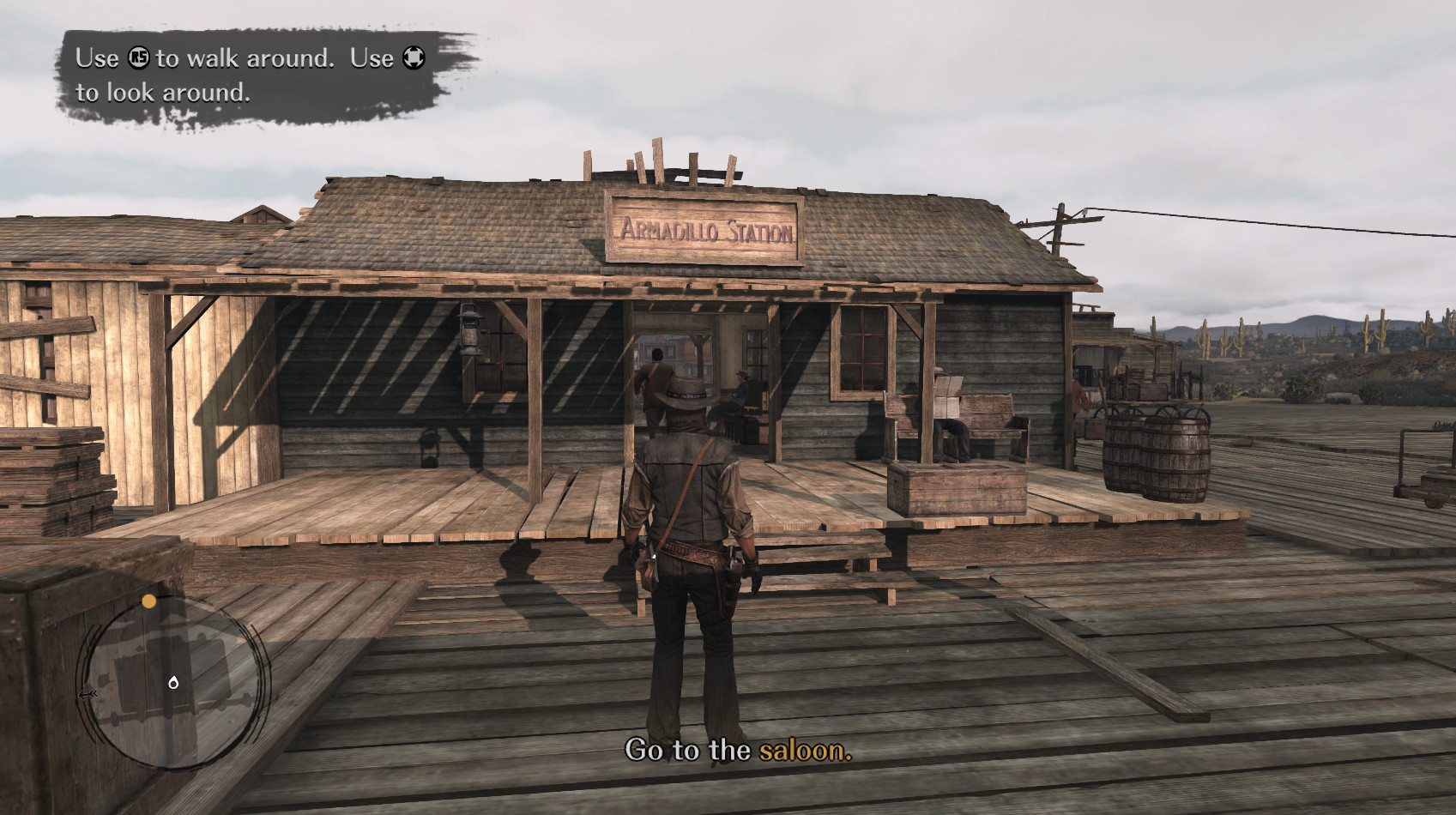Image resolution: width=1456 pixels, height=815 pixels.
Task: Click the D-pad look-around icon
Action: pyautogui.click(x=414, y=57)
